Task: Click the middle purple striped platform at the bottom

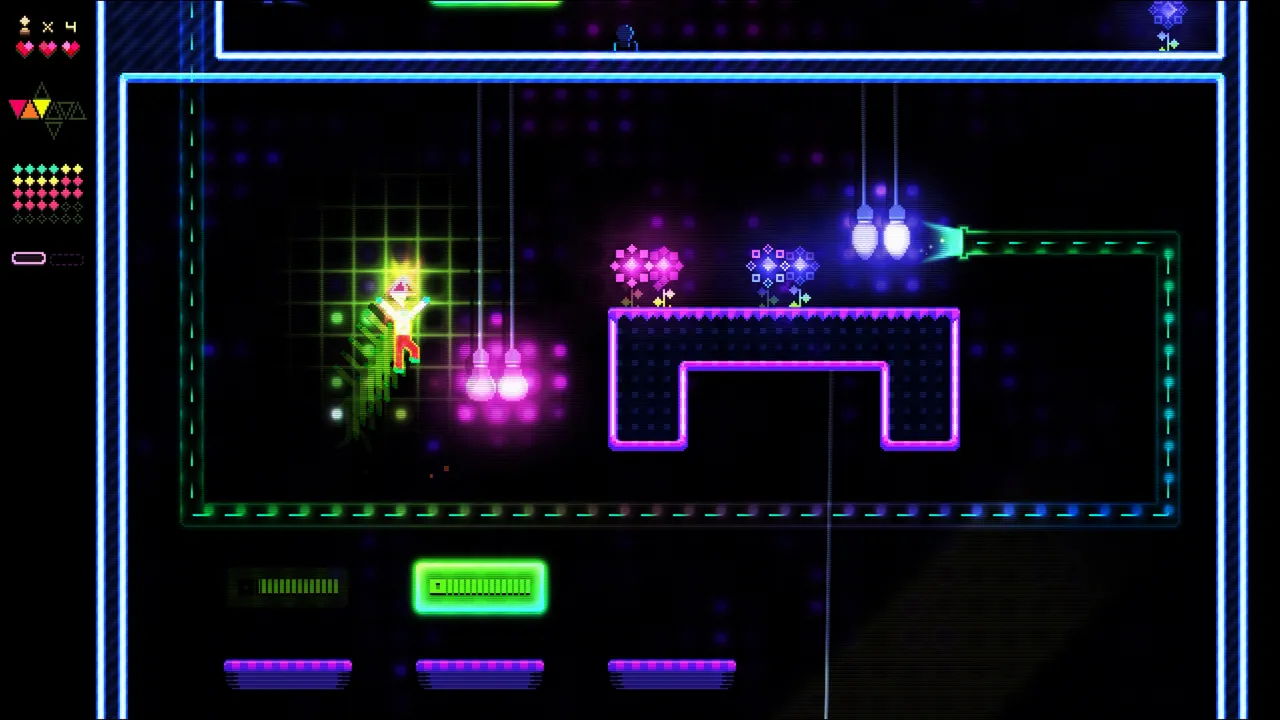Action: tap(480, 670)
